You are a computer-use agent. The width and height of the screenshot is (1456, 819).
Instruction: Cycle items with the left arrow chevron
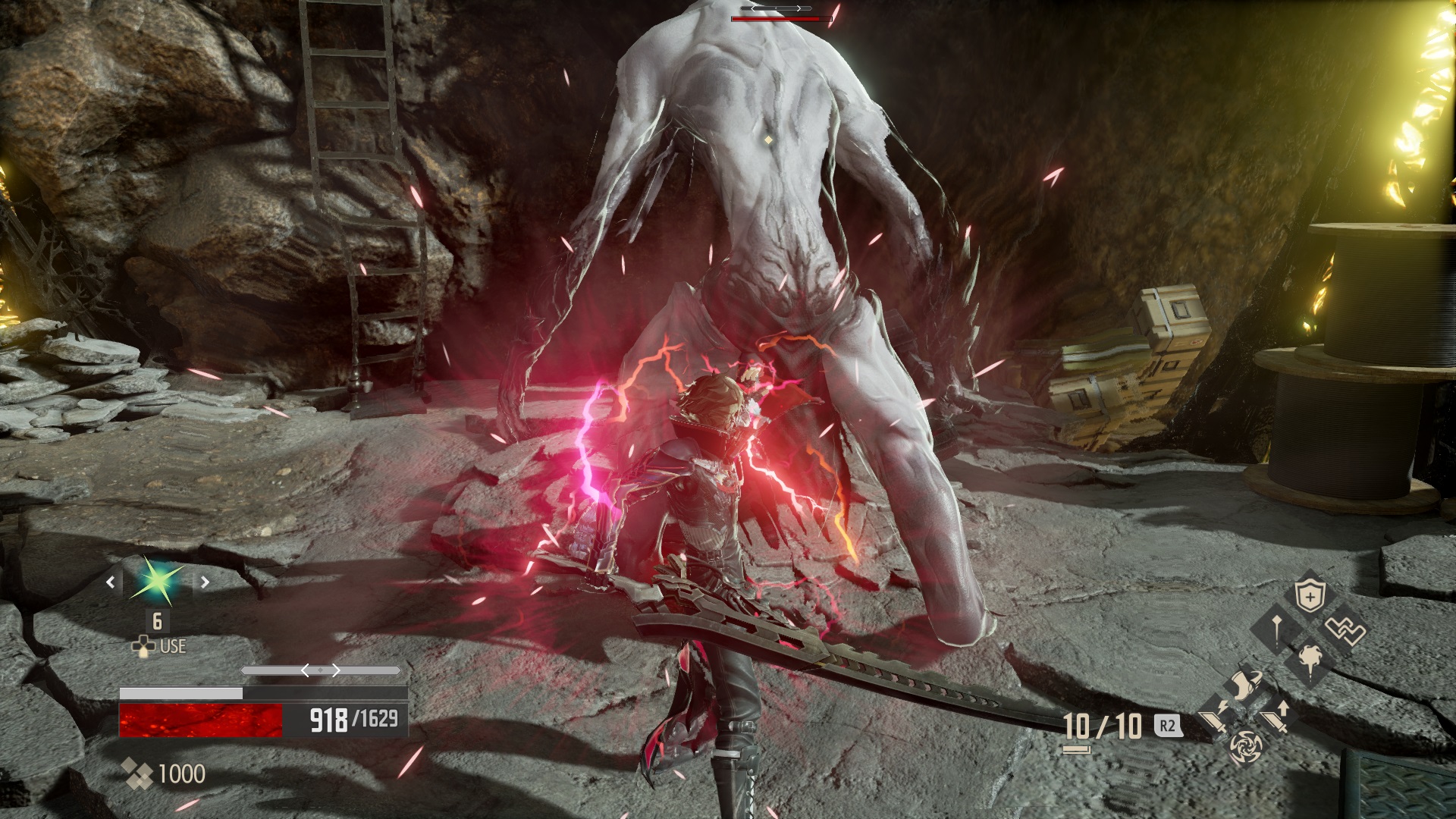(x=110, y=582)
